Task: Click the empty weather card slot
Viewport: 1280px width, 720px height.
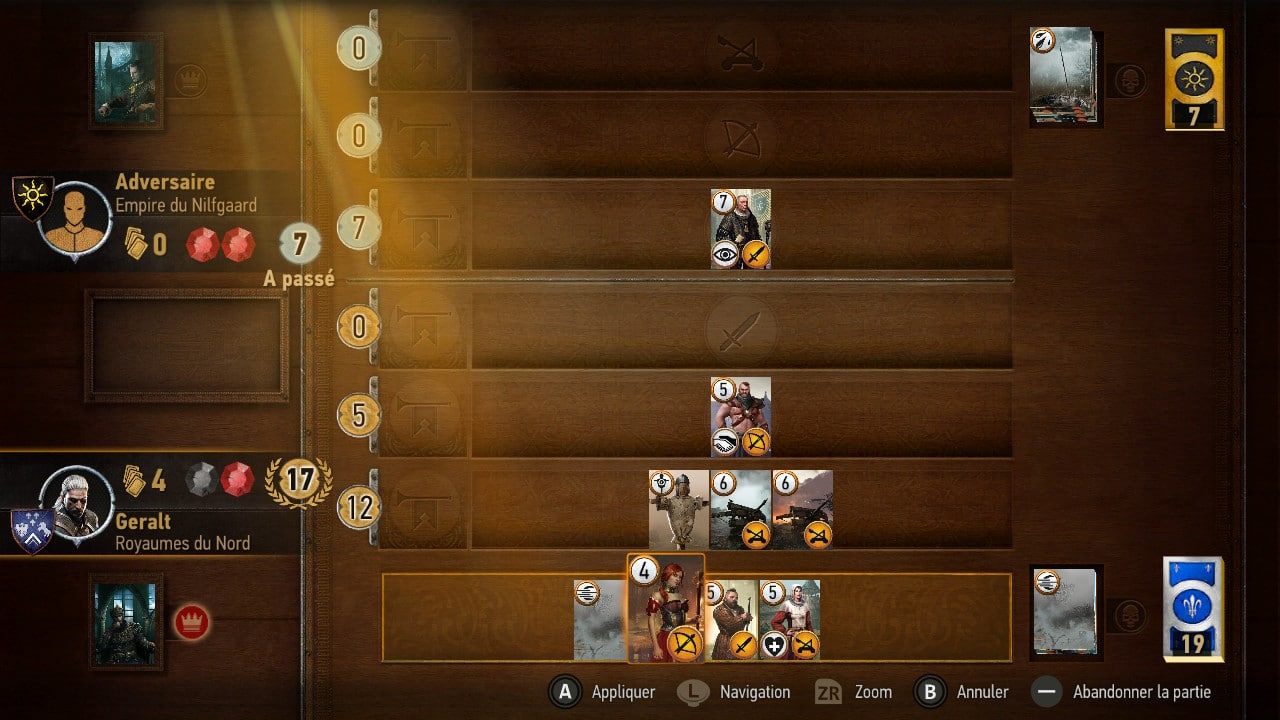Action: click(187, 346)
